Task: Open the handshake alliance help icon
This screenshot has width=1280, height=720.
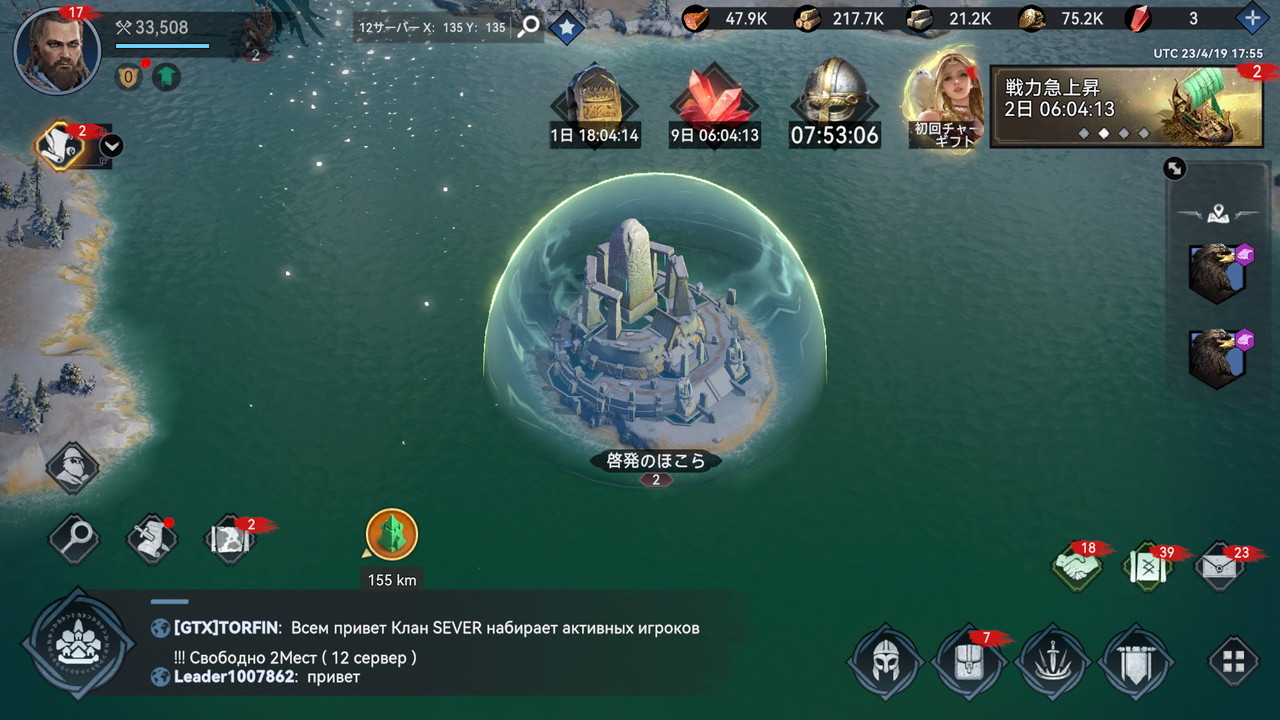Action: [x=1076, y=567]
